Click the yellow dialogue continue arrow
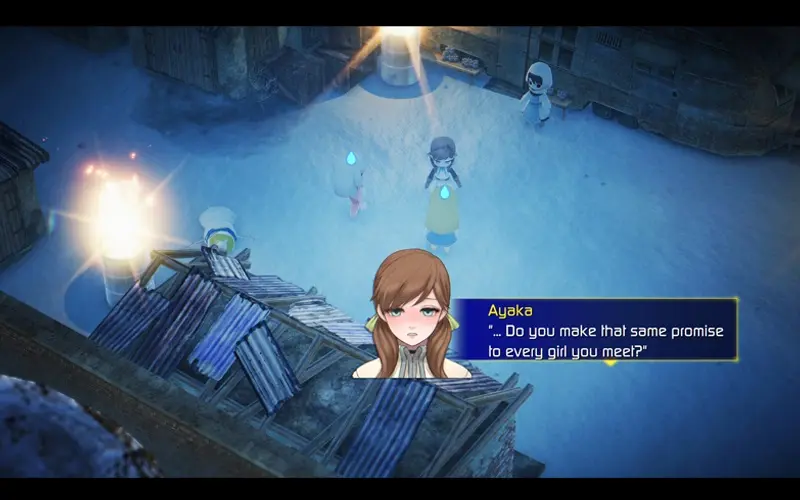 click(x=609, y=361)
